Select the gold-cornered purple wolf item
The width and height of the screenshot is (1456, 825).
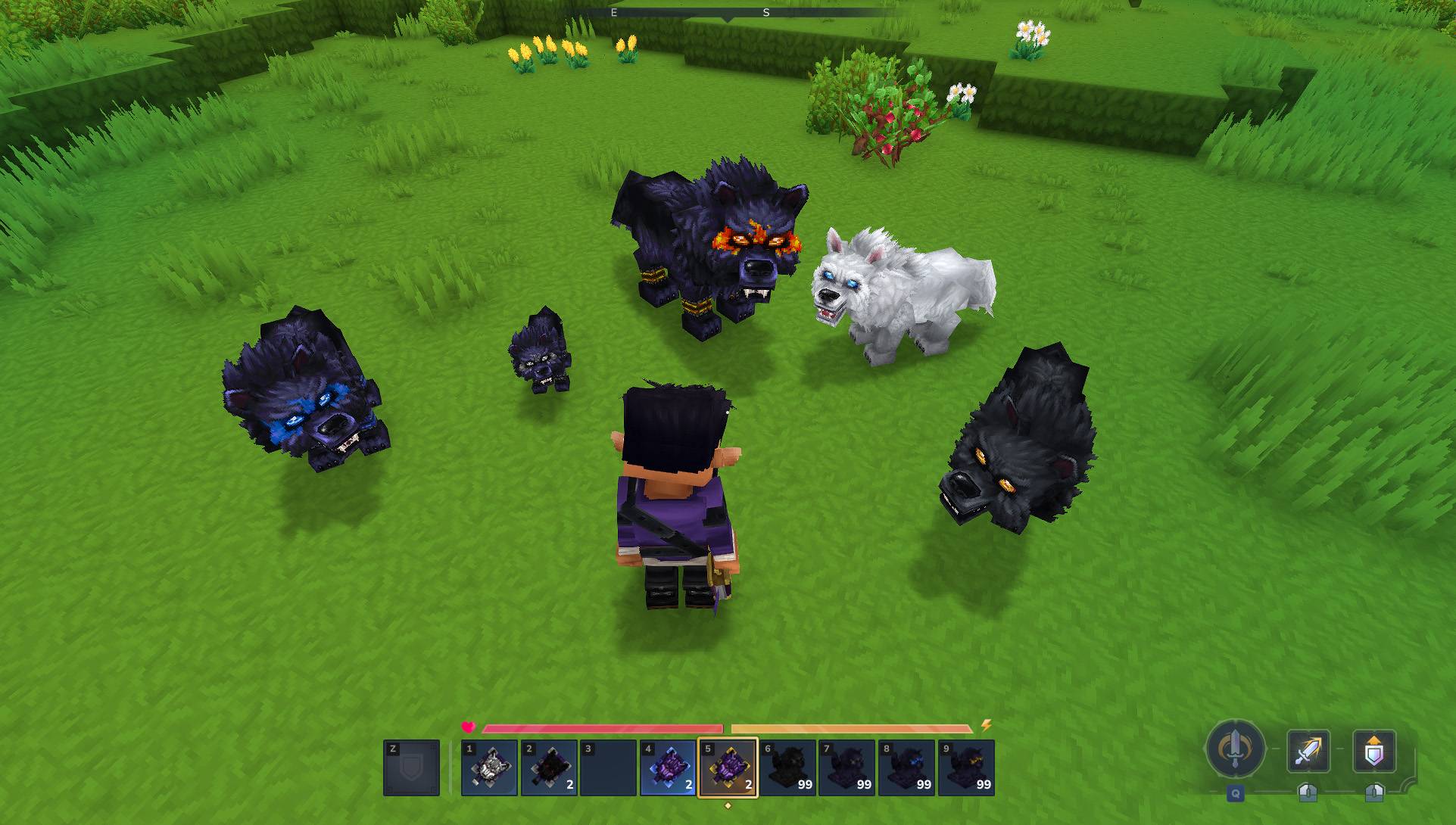point(728,767)
